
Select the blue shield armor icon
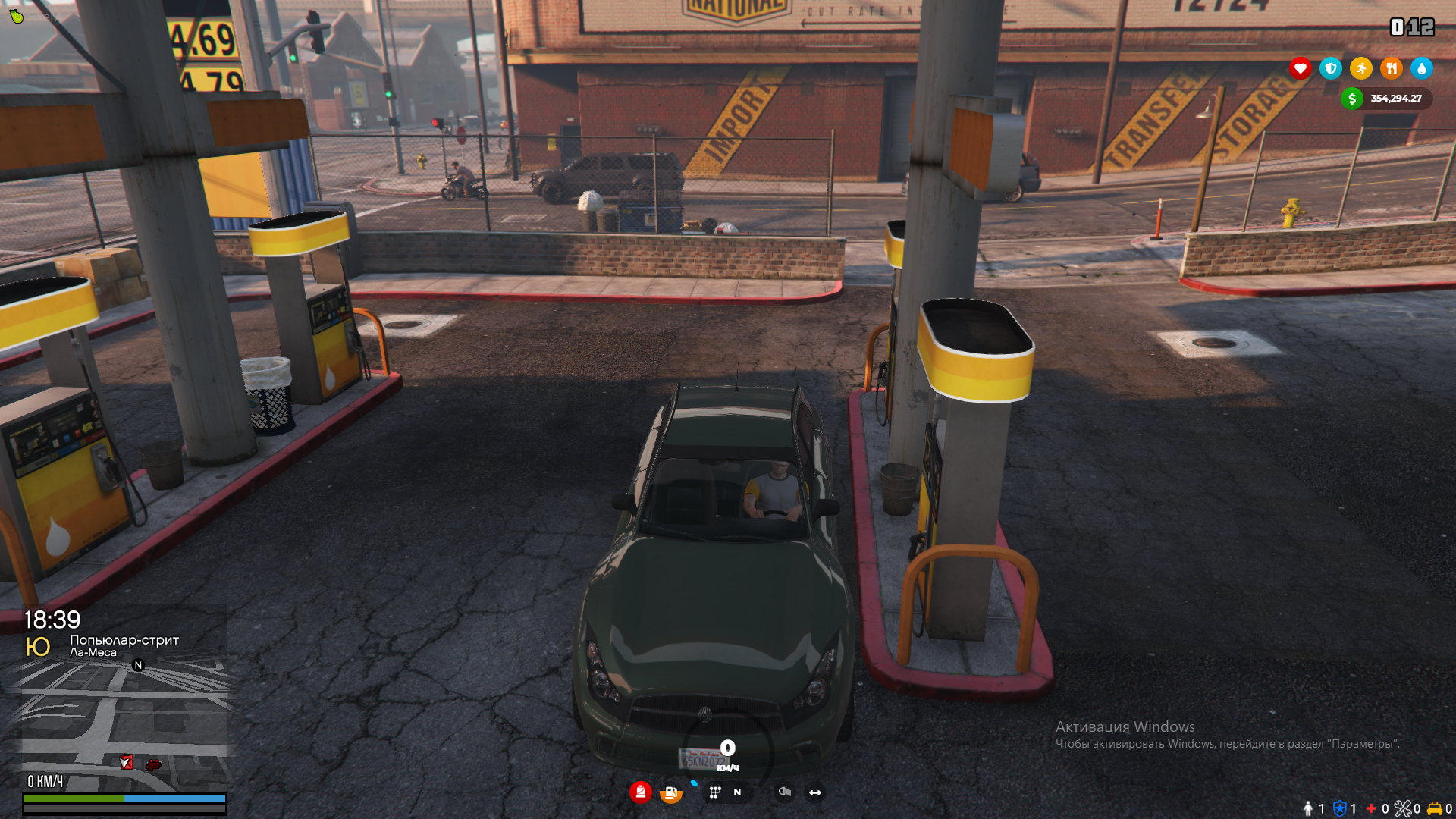point(1331,69)
